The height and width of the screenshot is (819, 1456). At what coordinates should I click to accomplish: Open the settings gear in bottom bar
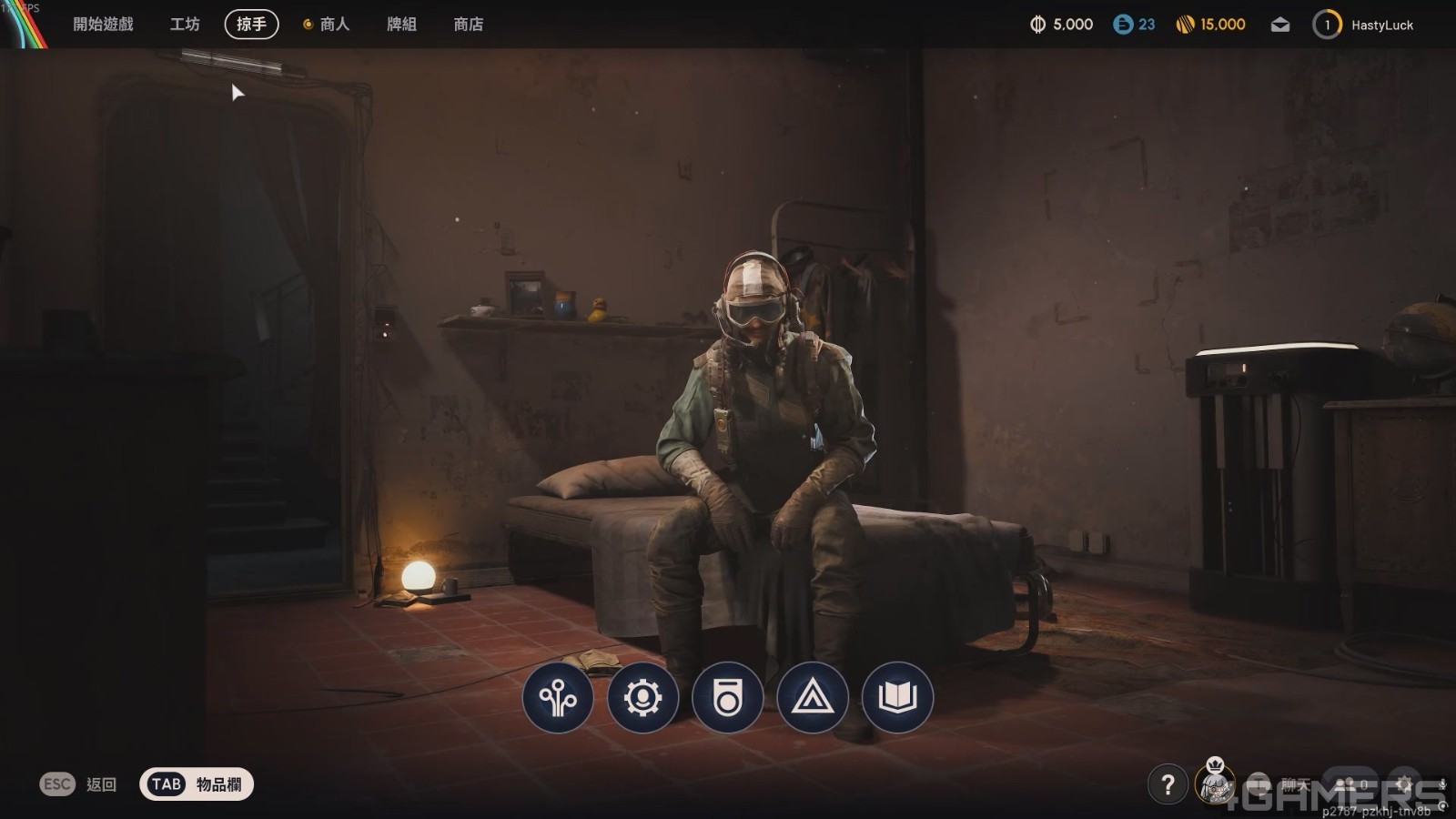(1404, 784)
